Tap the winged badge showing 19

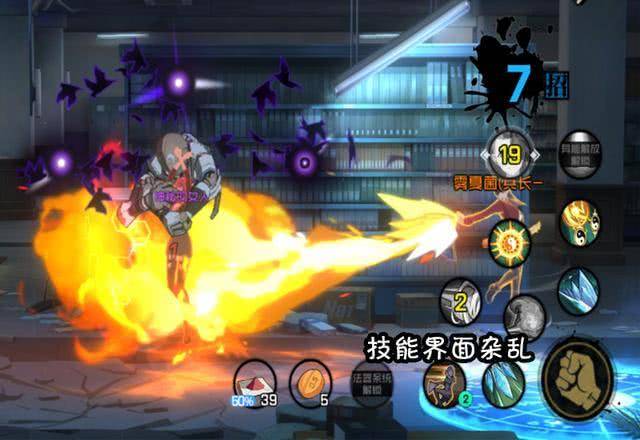pyautogui.click(x=508, y=154)
